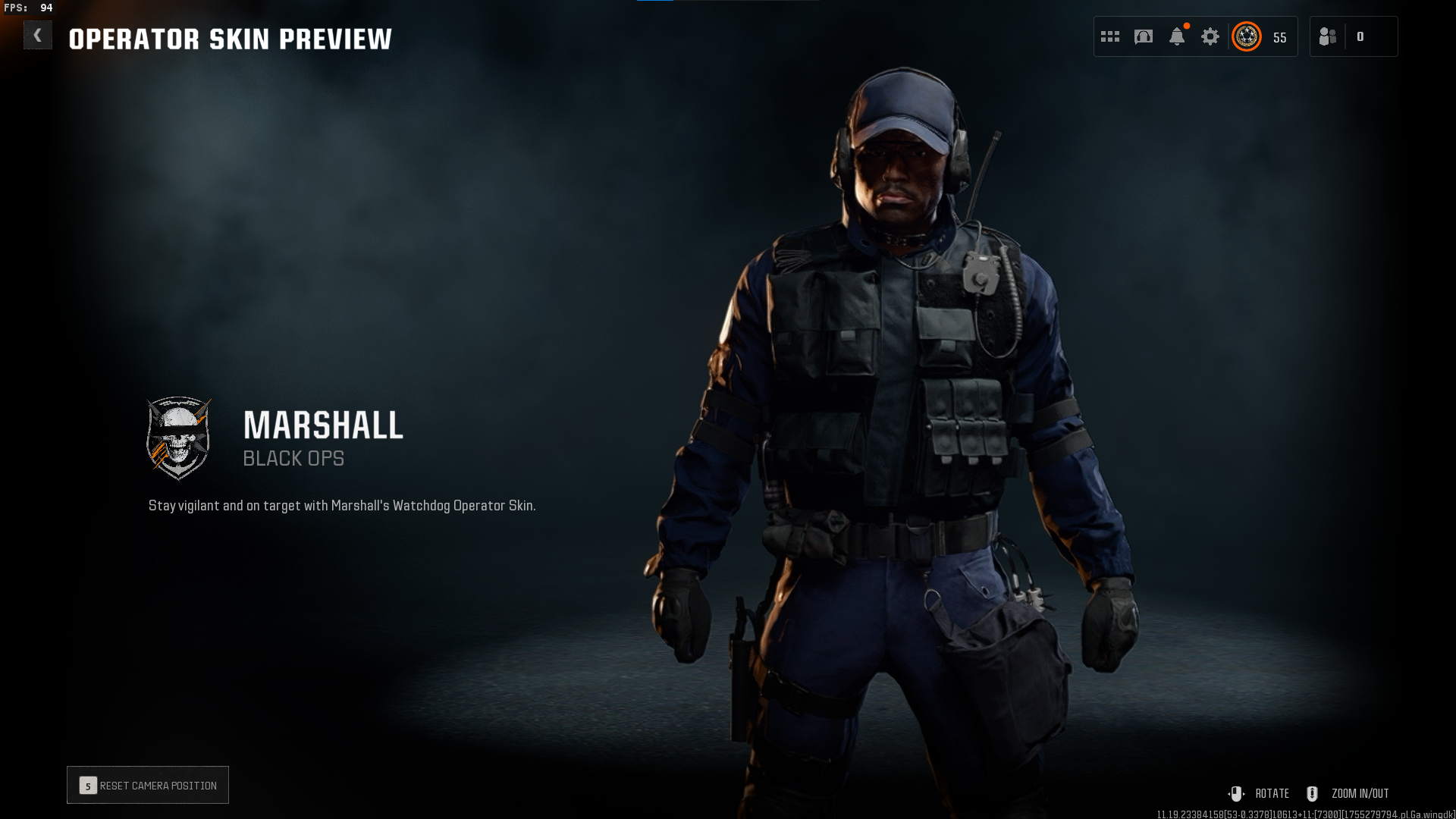The image size is (1456, 819).
Task: View the player rank emblem profile
Action: pyautogui.click(x=1246, y=36)
